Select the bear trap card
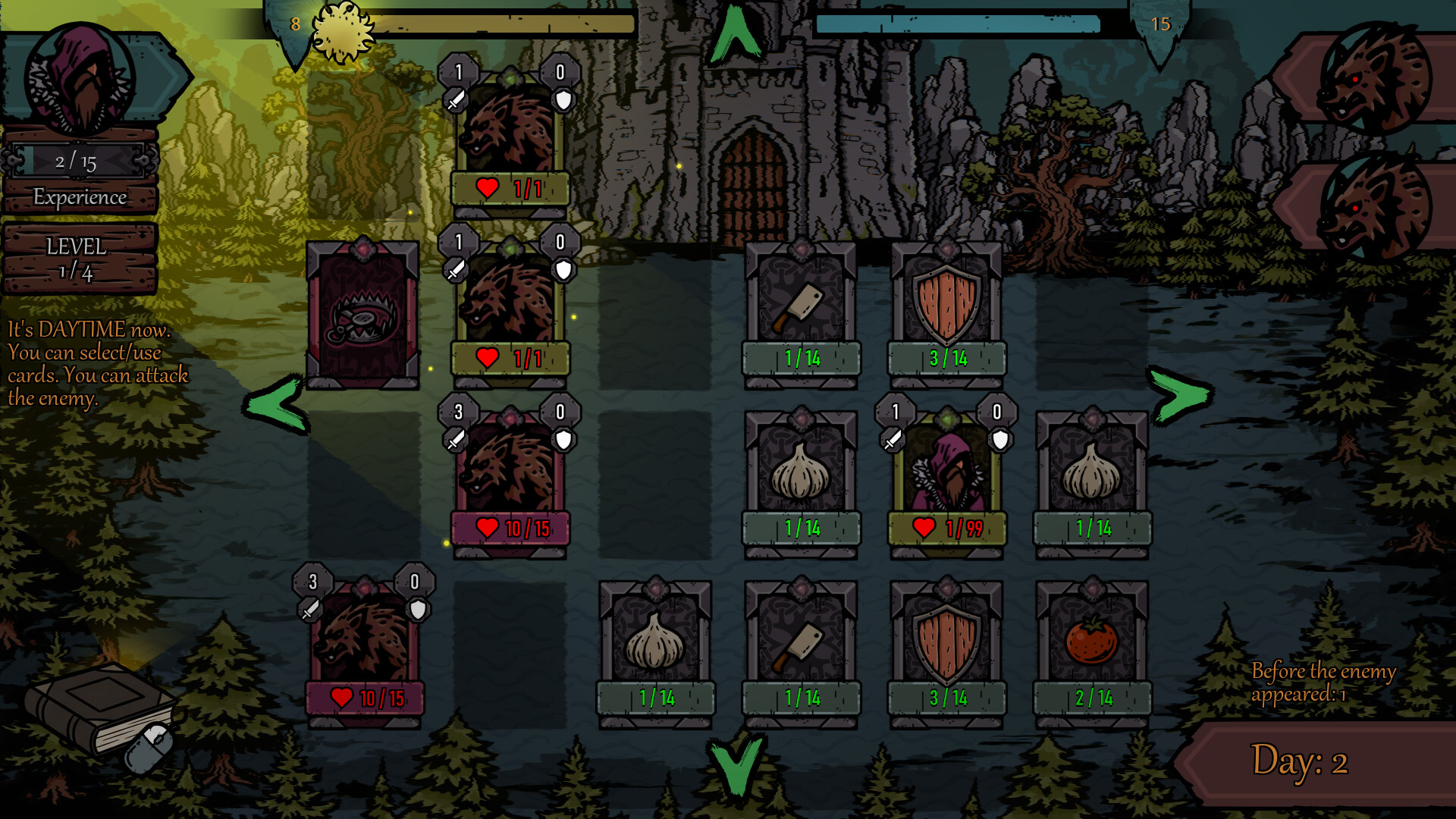 [x=362, y=315]
